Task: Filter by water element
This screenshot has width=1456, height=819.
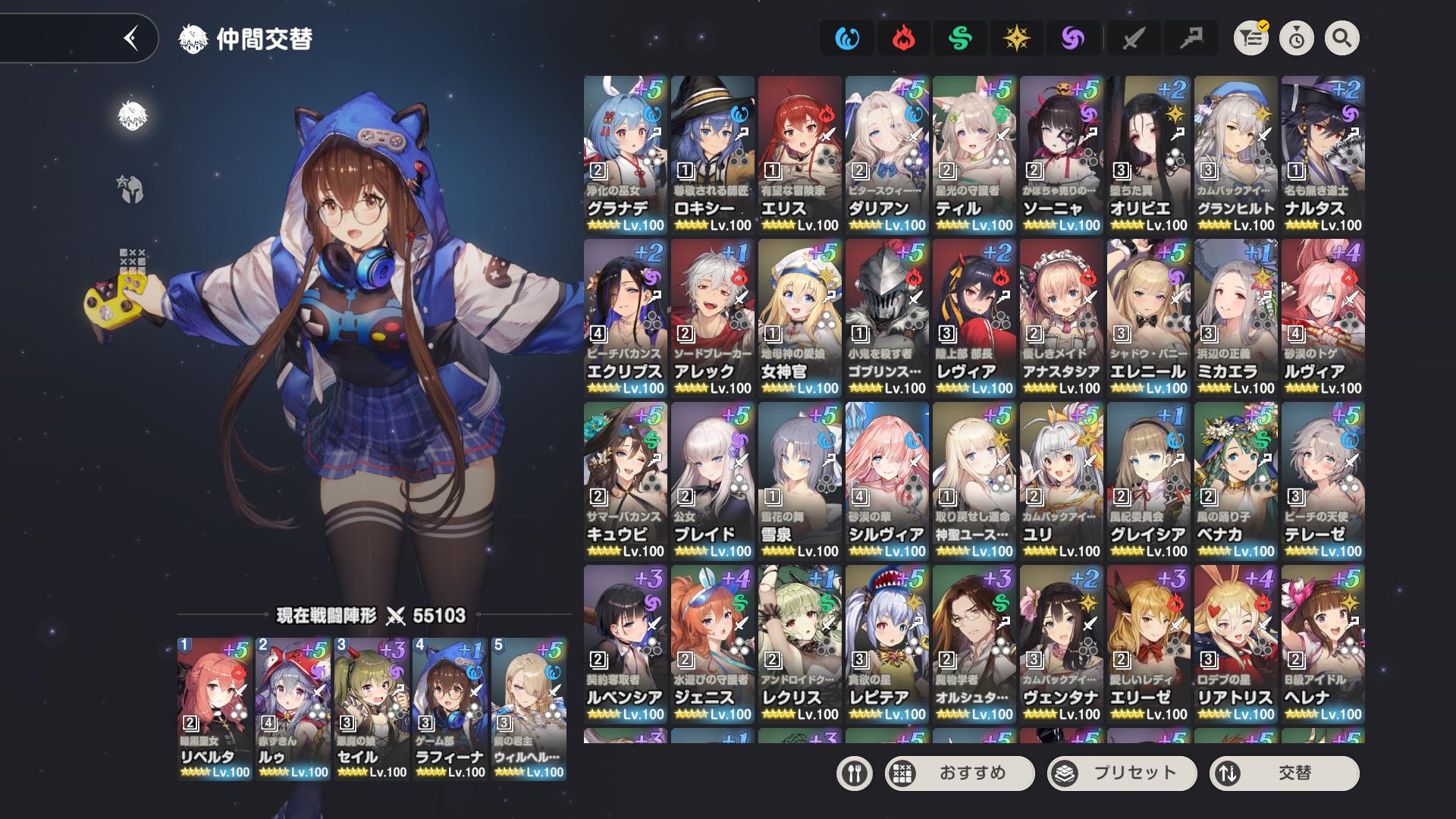Action: tap(847, 38)
